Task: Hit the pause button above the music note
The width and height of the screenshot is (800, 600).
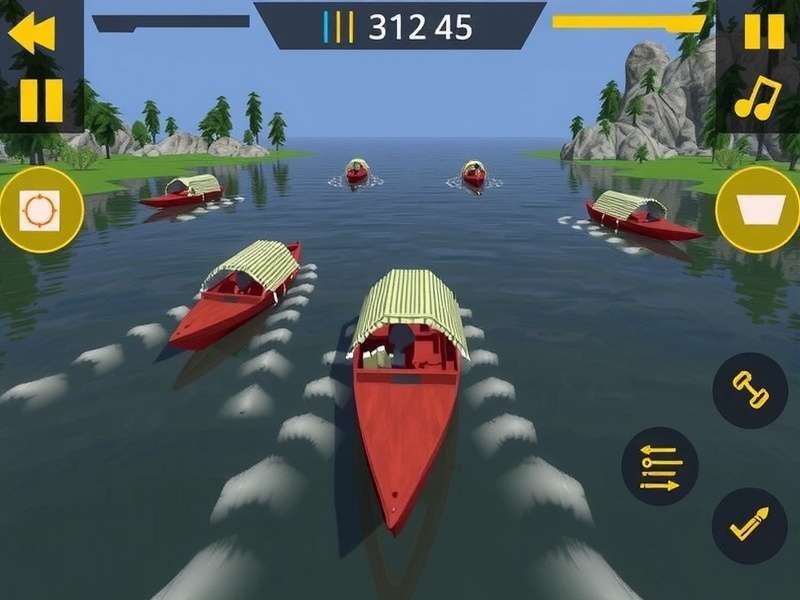Action: (764, 32)
